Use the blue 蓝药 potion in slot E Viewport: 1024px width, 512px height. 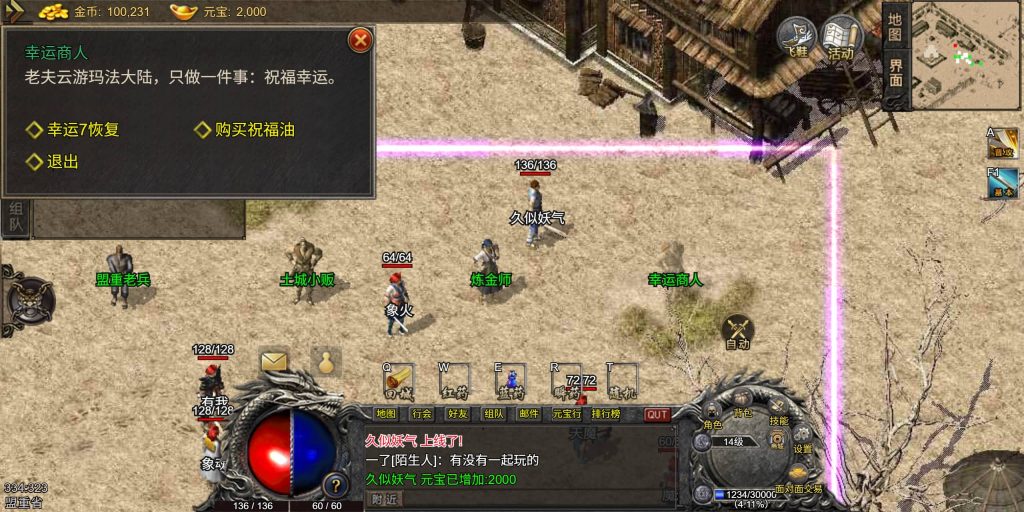(510, 378)
